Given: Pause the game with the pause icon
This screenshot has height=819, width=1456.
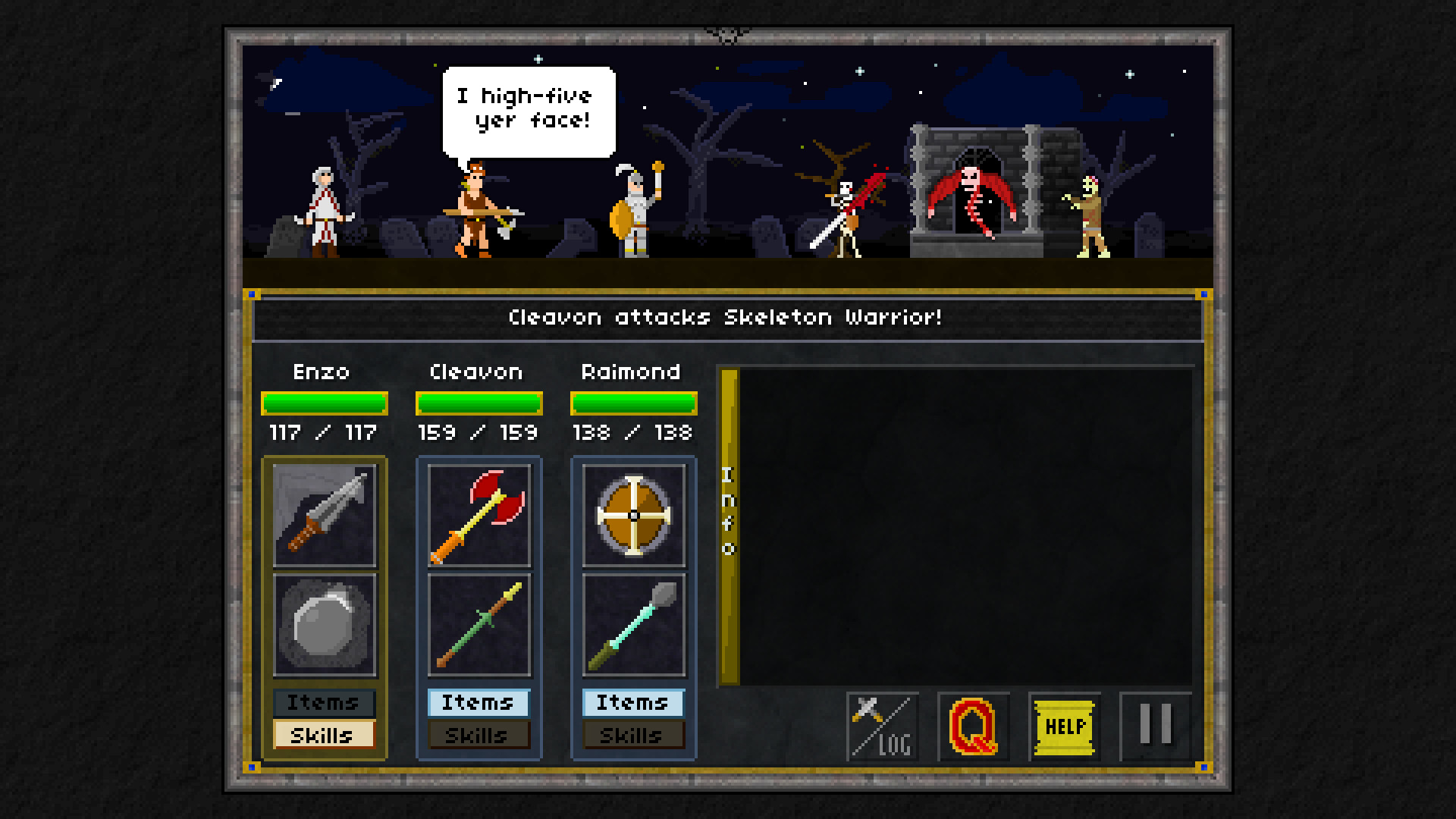Looking at the screenshot, I should pyautogui.click(x=1154, y=726).
